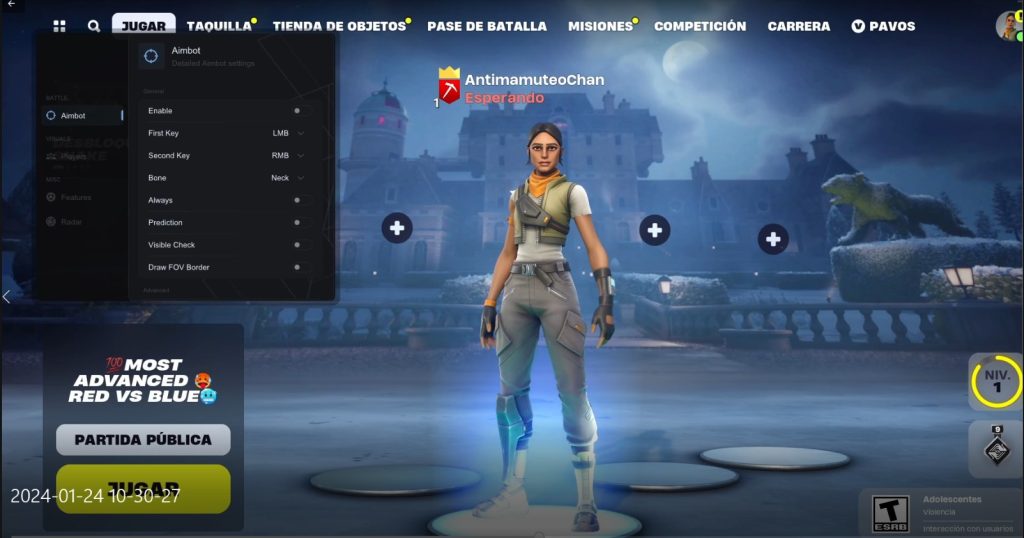Click the PARTIDA PÚBLICA privacy button
The width and height of the screenshot is (1024, 538).
click(143, 439)
